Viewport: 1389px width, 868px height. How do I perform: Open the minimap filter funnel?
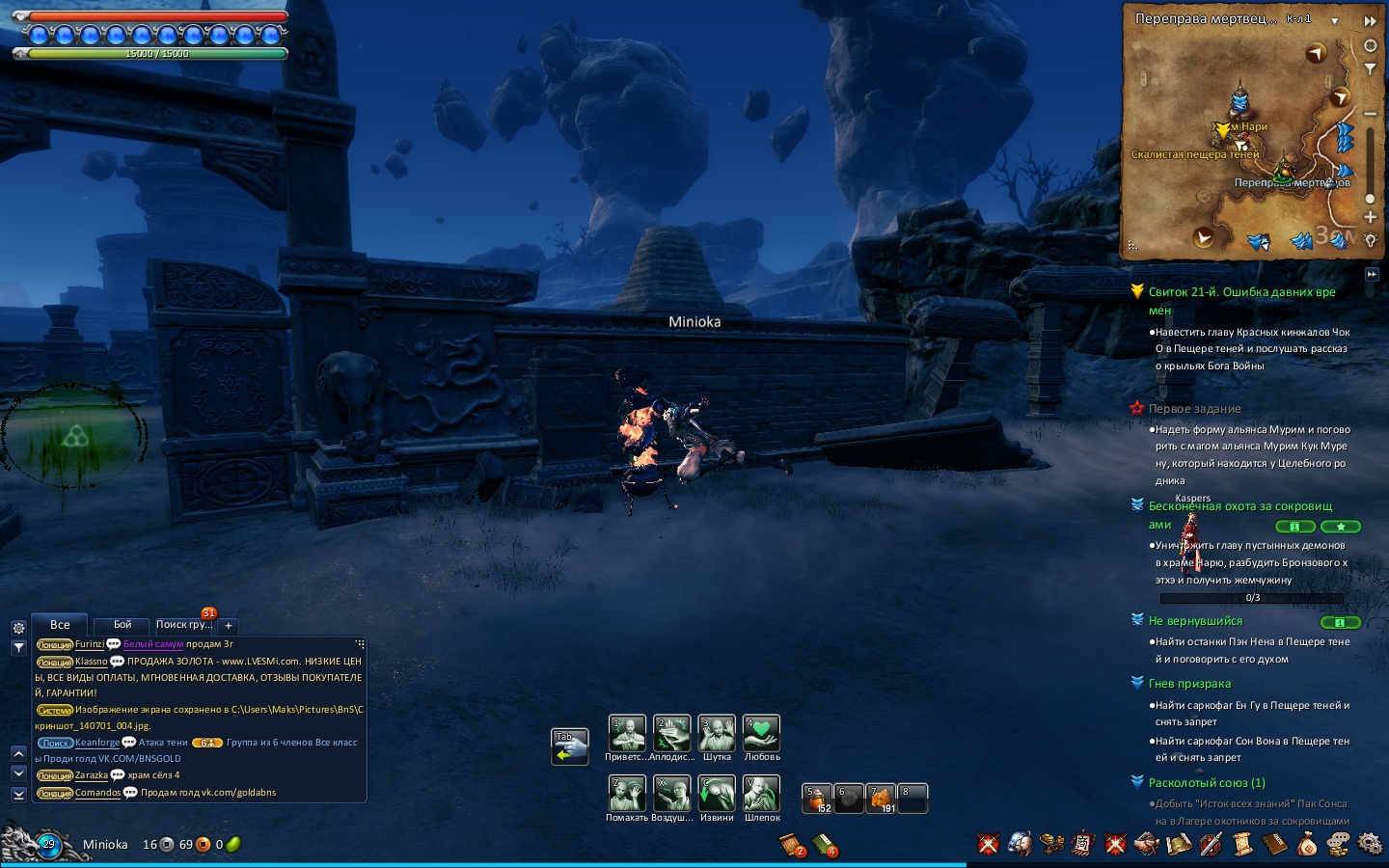[x=1370, y=69]
